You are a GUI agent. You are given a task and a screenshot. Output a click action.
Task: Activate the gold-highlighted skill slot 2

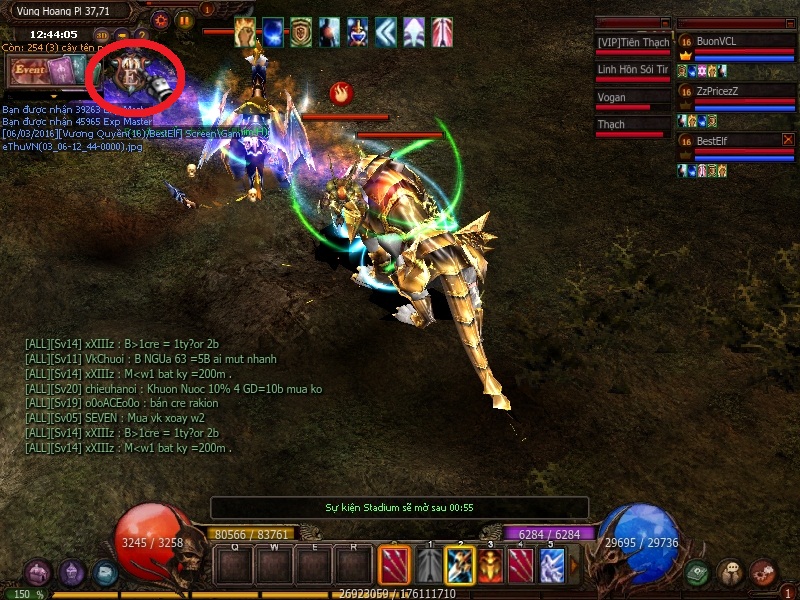tap(459, 567)
